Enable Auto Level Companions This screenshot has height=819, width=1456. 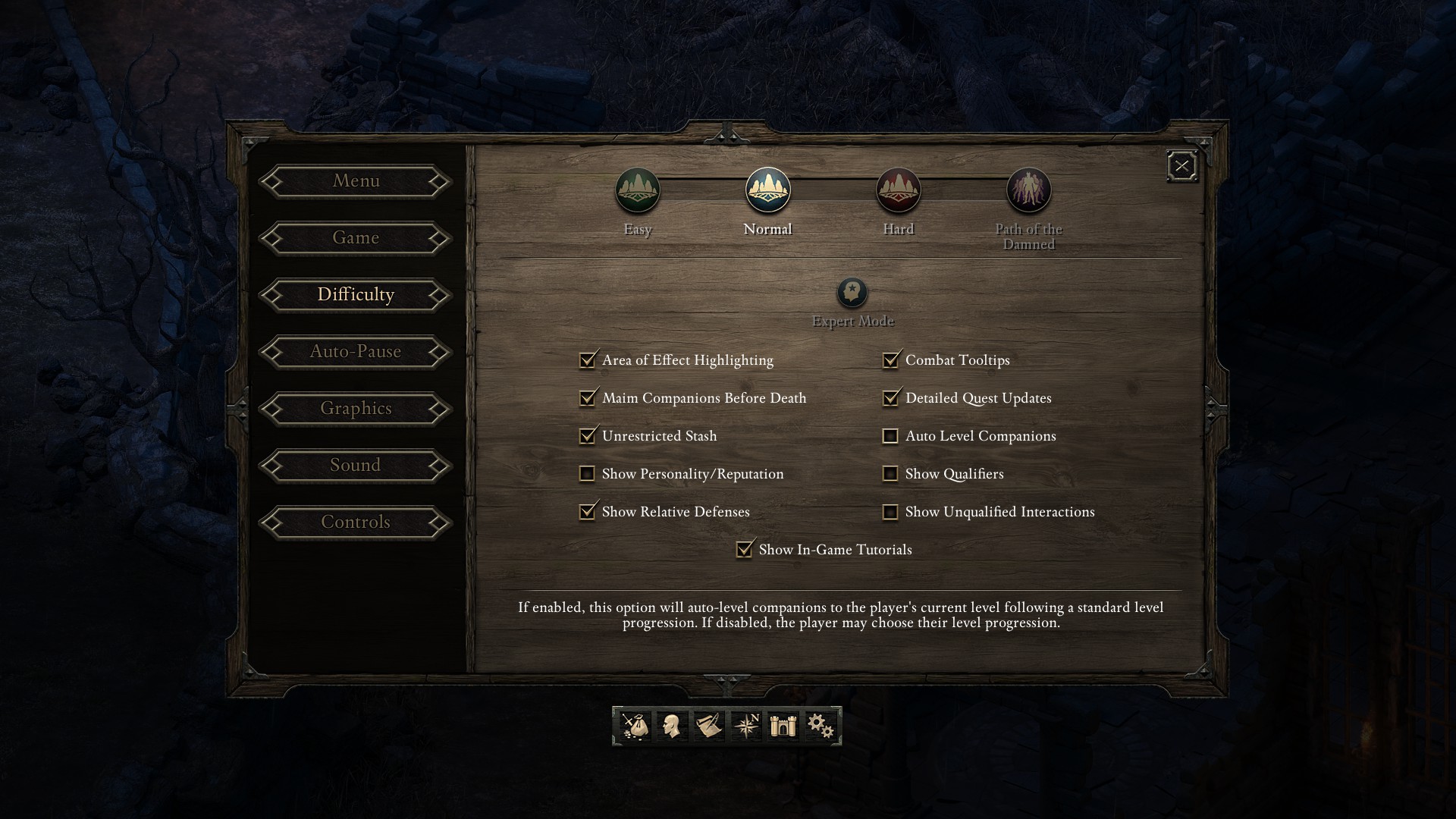point(891,436)
